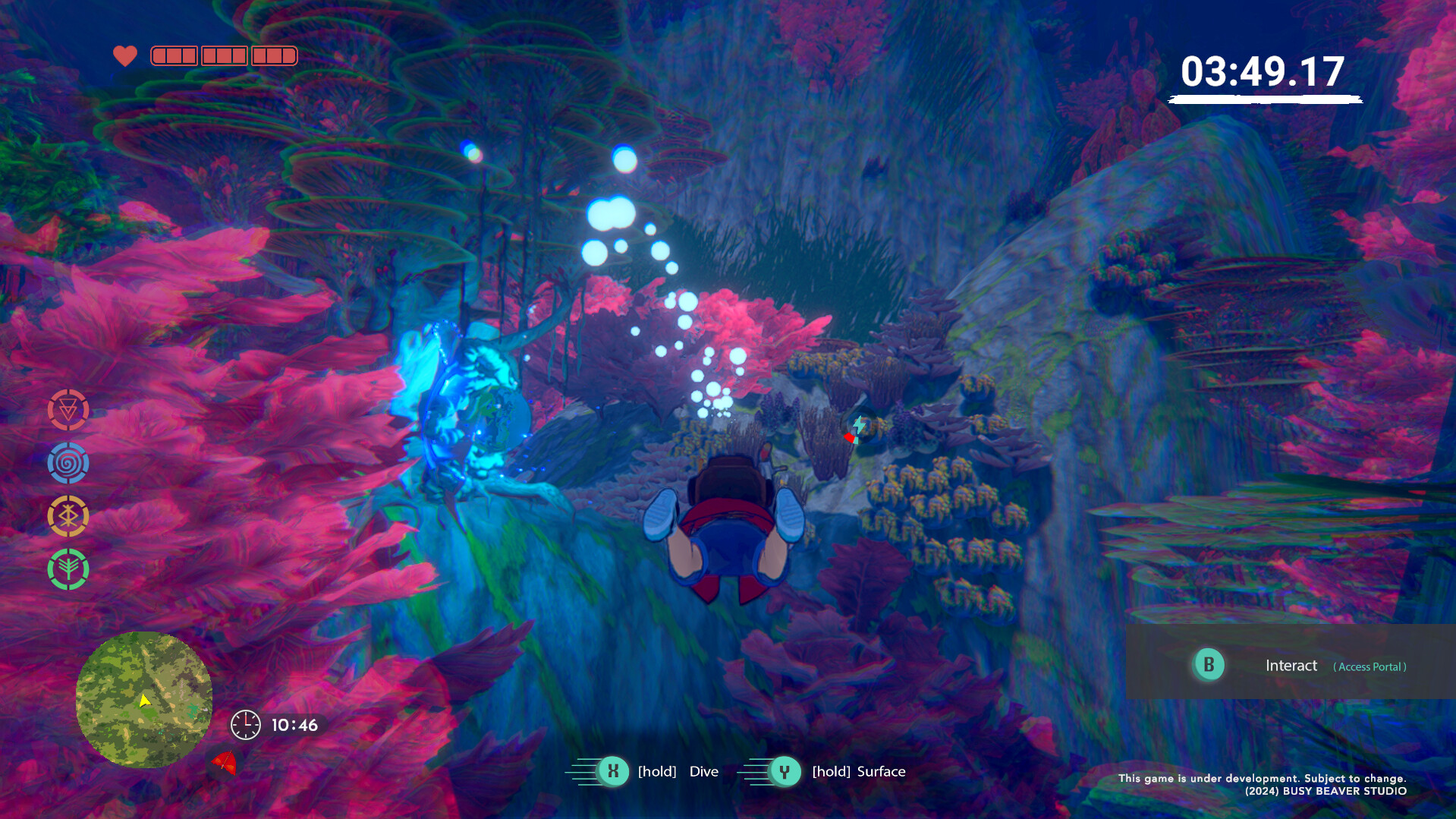Click the 03:49.17 race timer display
1456x819 pixels.
click(1265, 71)
